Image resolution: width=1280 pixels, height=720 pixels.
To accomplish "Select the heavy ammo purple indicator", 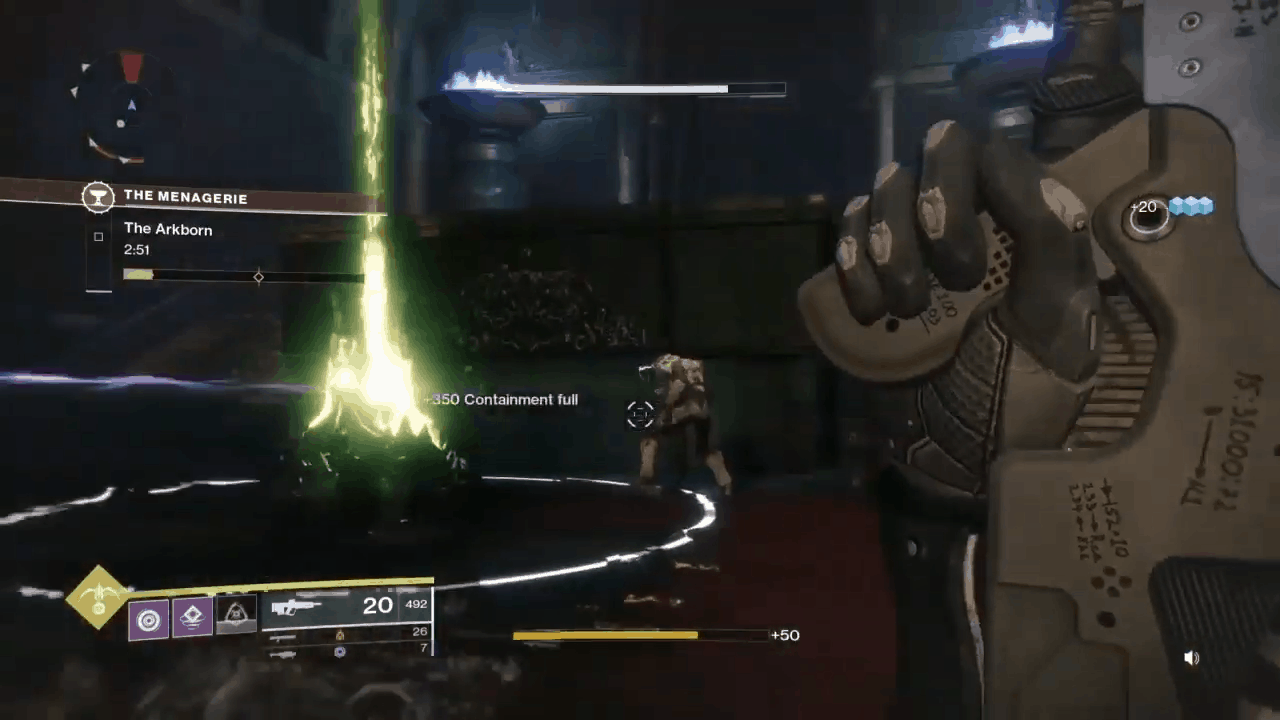I will click(x=339, y=651).
